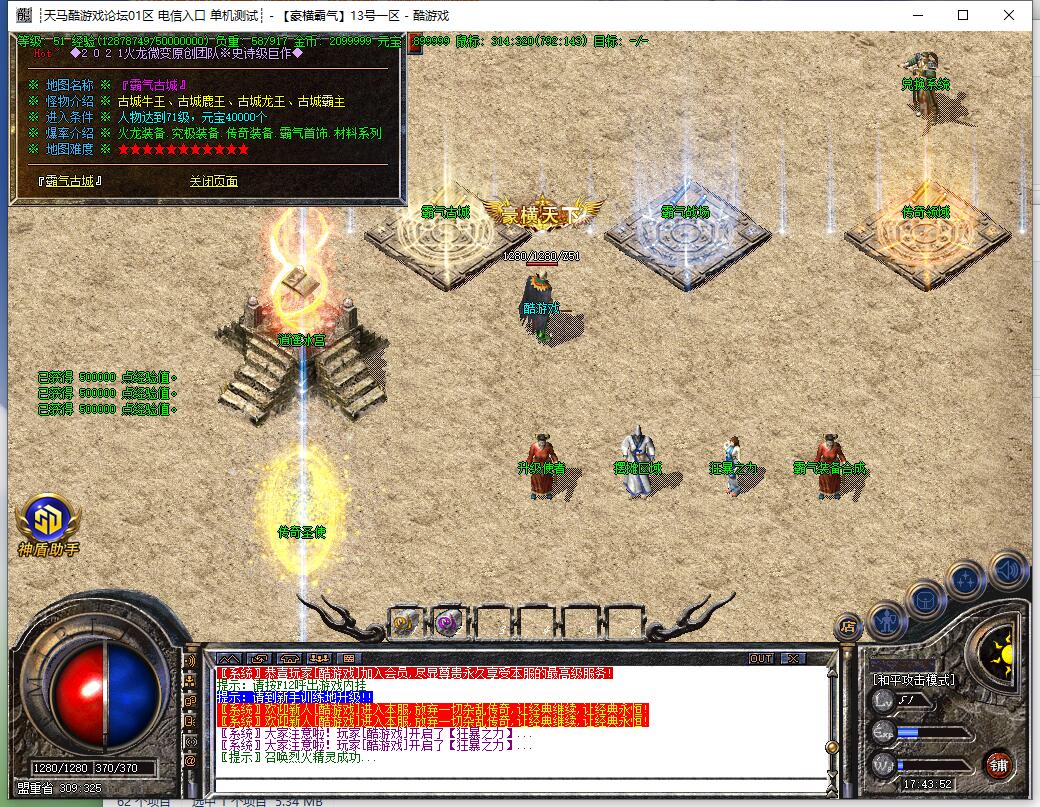Click the chat scrollbar gold knob
This screenshot has height=807, width=1040.
coord(829,747)
